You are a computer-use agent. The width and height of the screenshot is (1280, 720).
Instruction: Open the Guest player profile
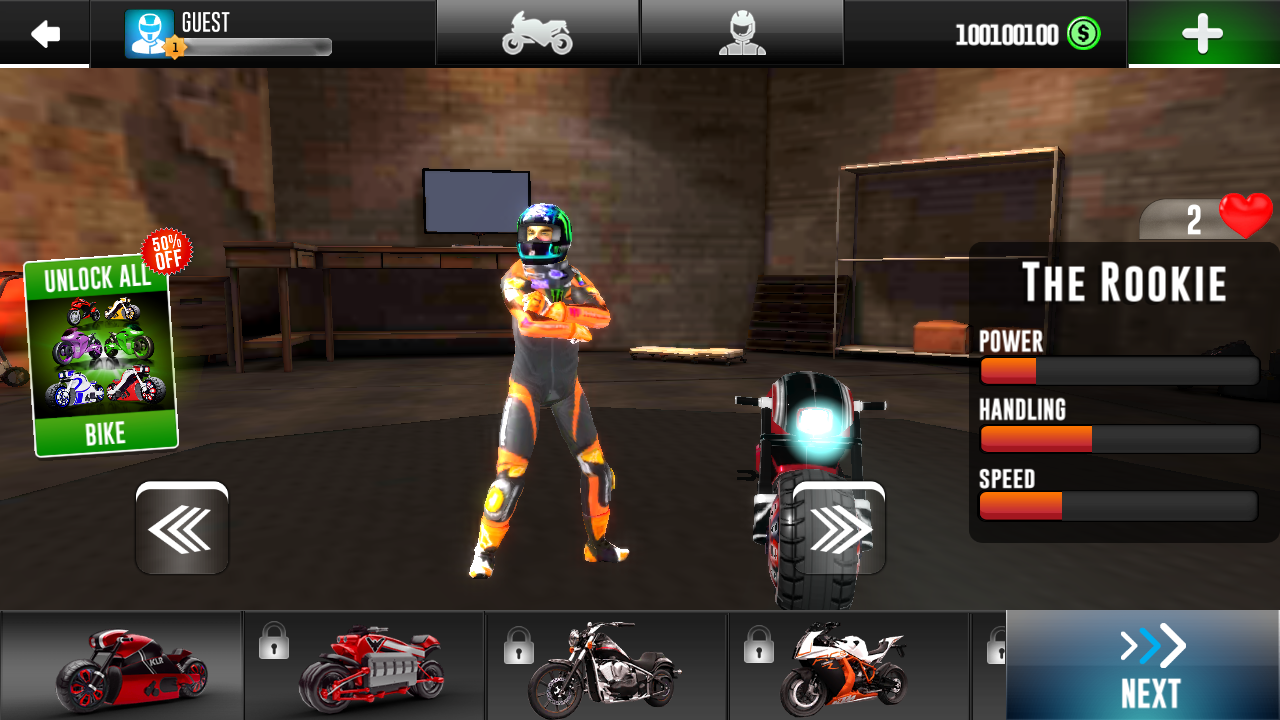[228, 34]
